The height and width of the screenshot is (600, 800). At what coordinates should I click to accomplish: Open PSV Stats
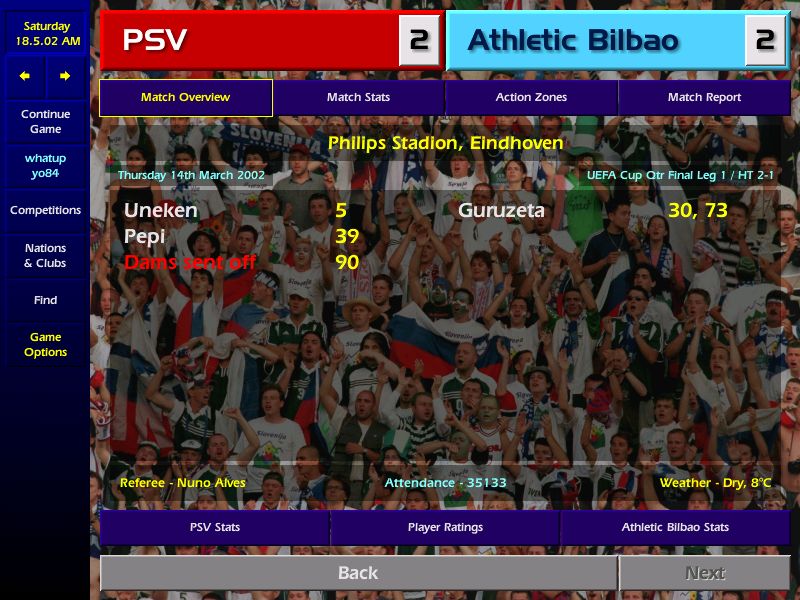pos(215,527)
